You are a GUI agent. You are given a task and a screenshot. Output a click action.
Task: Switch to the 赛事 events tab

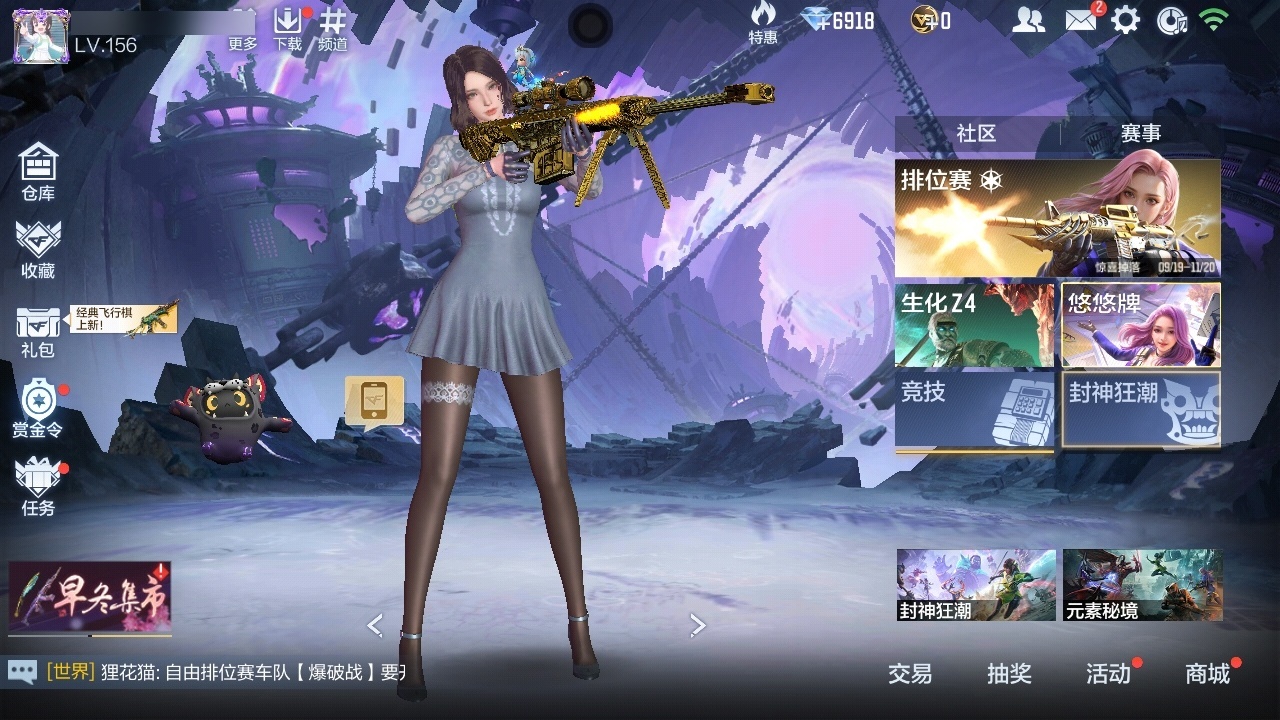1140,133
